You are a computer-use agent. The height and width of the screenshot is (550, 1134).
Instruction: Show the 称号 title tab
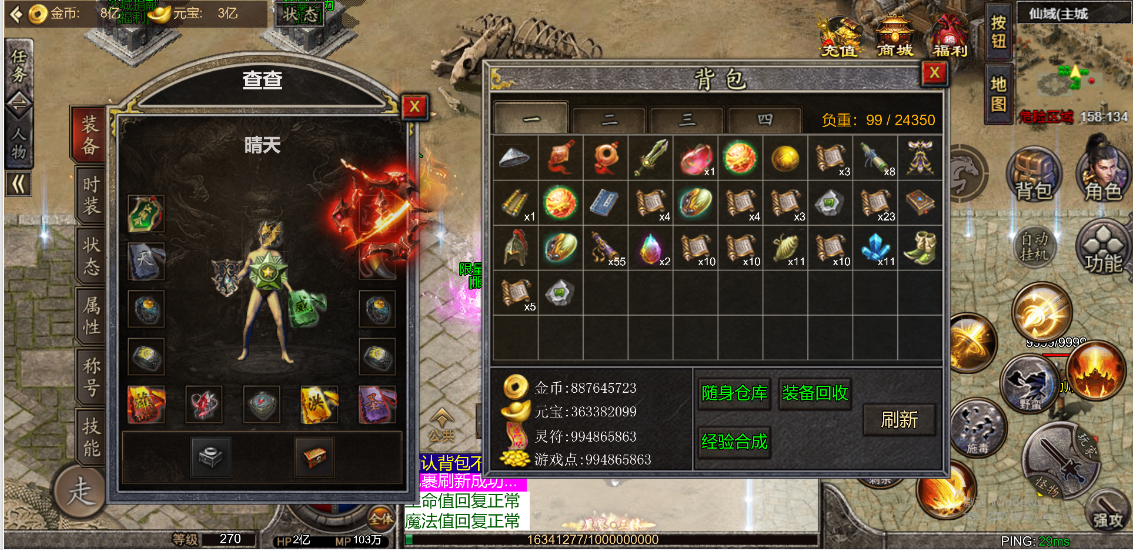(x=92, y=376)
